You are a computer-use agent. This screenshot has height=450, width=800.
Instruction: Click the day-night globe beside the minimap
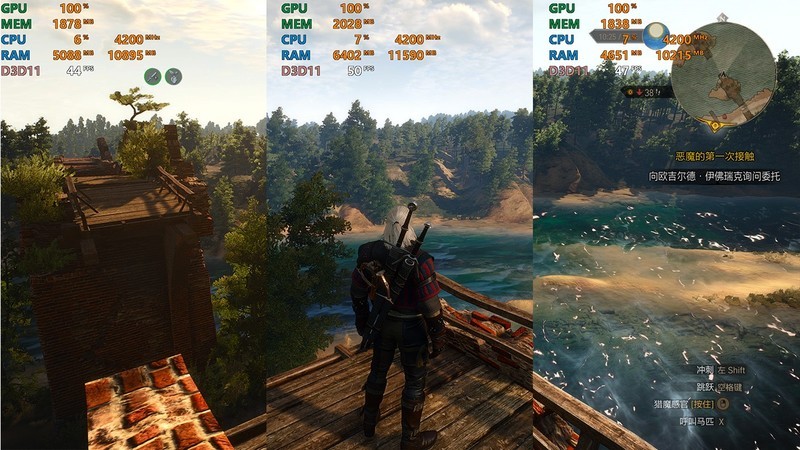coord(656,36)
